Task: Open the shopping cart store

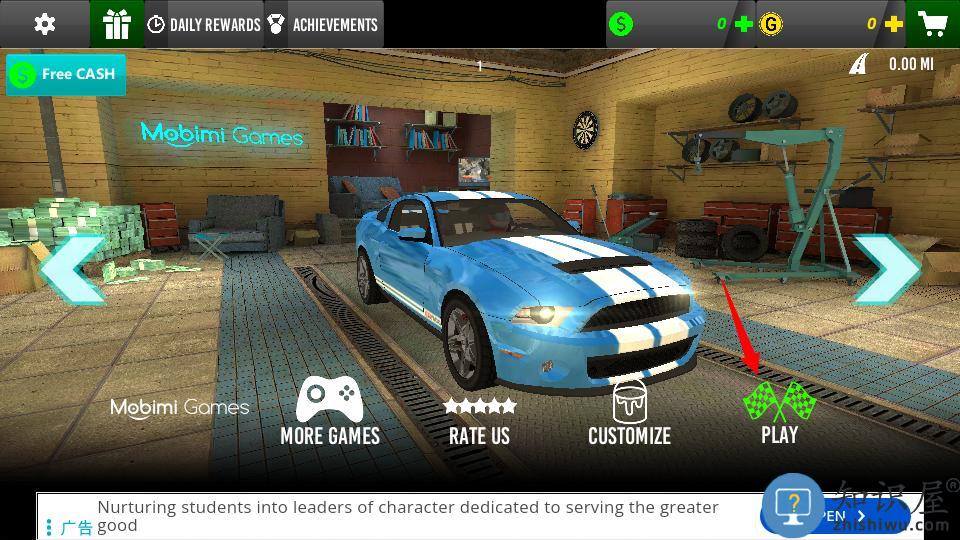Action: pos(933,24)
